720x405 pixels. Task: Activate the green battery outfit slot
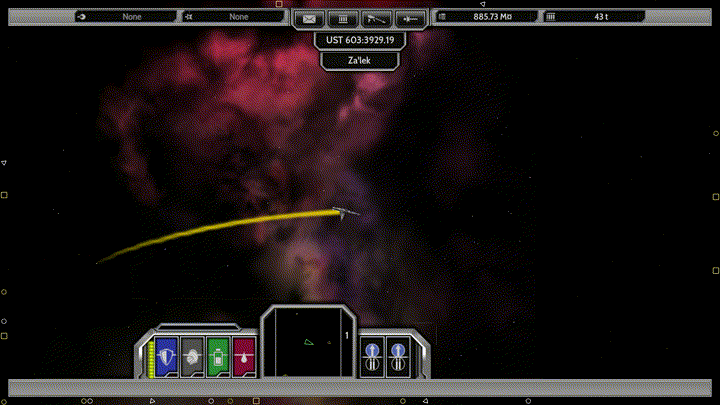[218, 356]
